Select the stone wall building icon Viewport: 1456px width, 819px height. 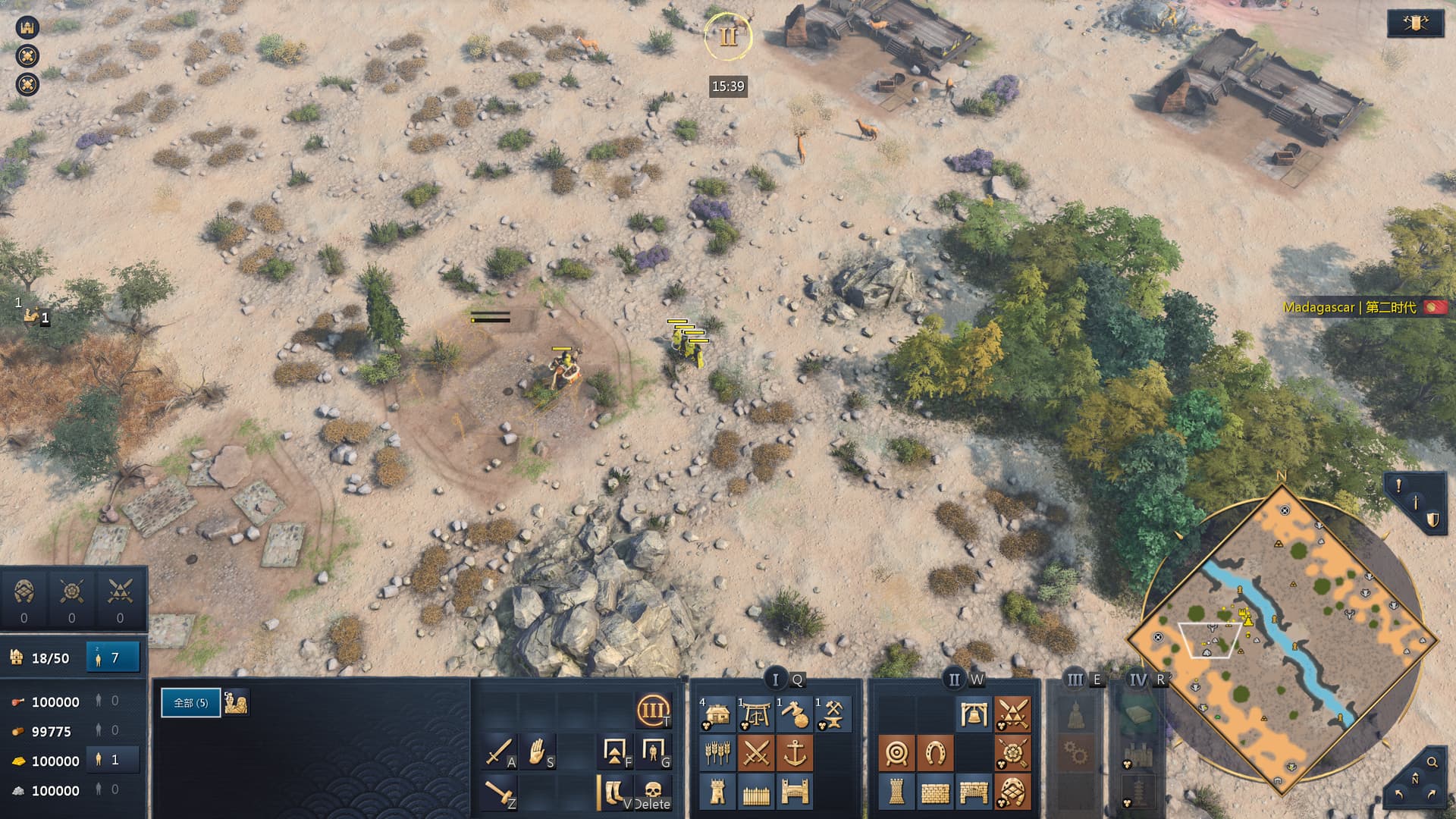point(935,792)
